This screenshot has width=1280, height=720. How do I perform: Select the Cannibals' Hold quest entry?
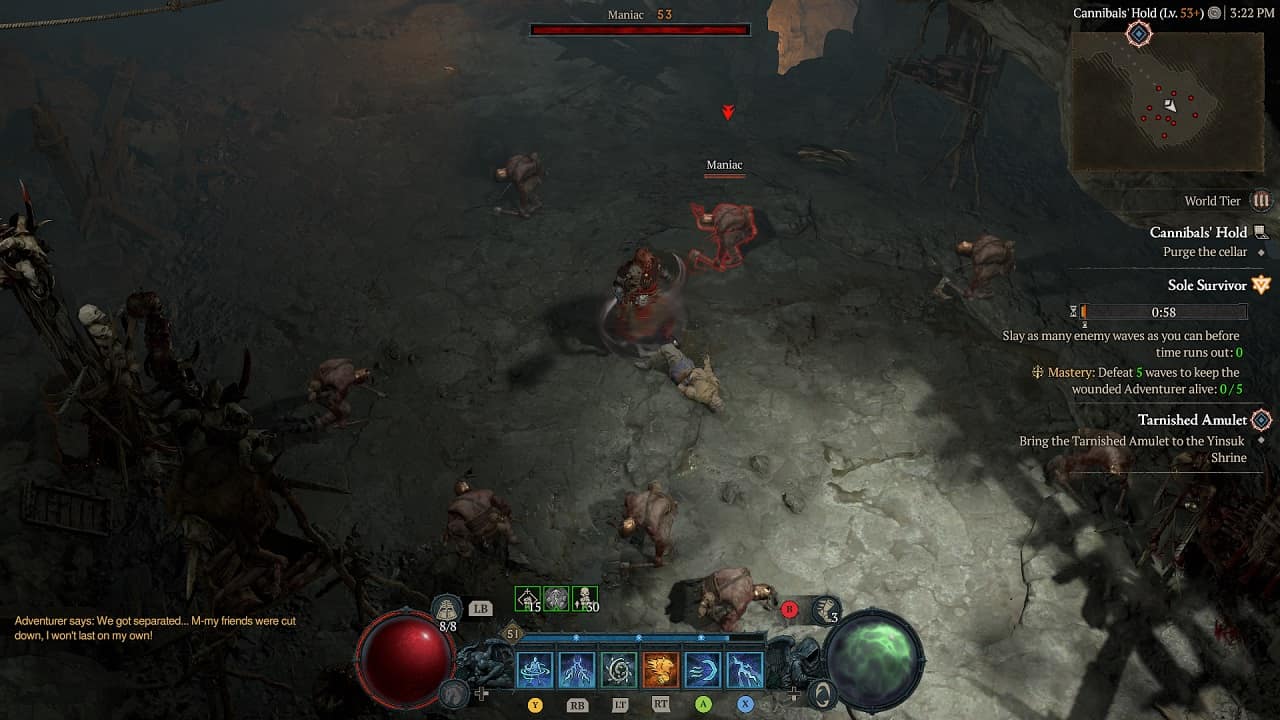click(1198, 232)
